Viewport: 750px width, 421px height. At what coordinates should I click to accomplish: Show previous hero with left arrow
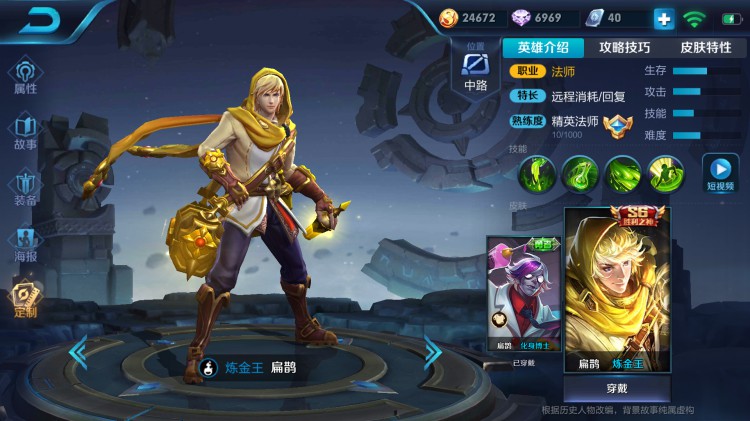pyautogui.click(x=79, y=352)
